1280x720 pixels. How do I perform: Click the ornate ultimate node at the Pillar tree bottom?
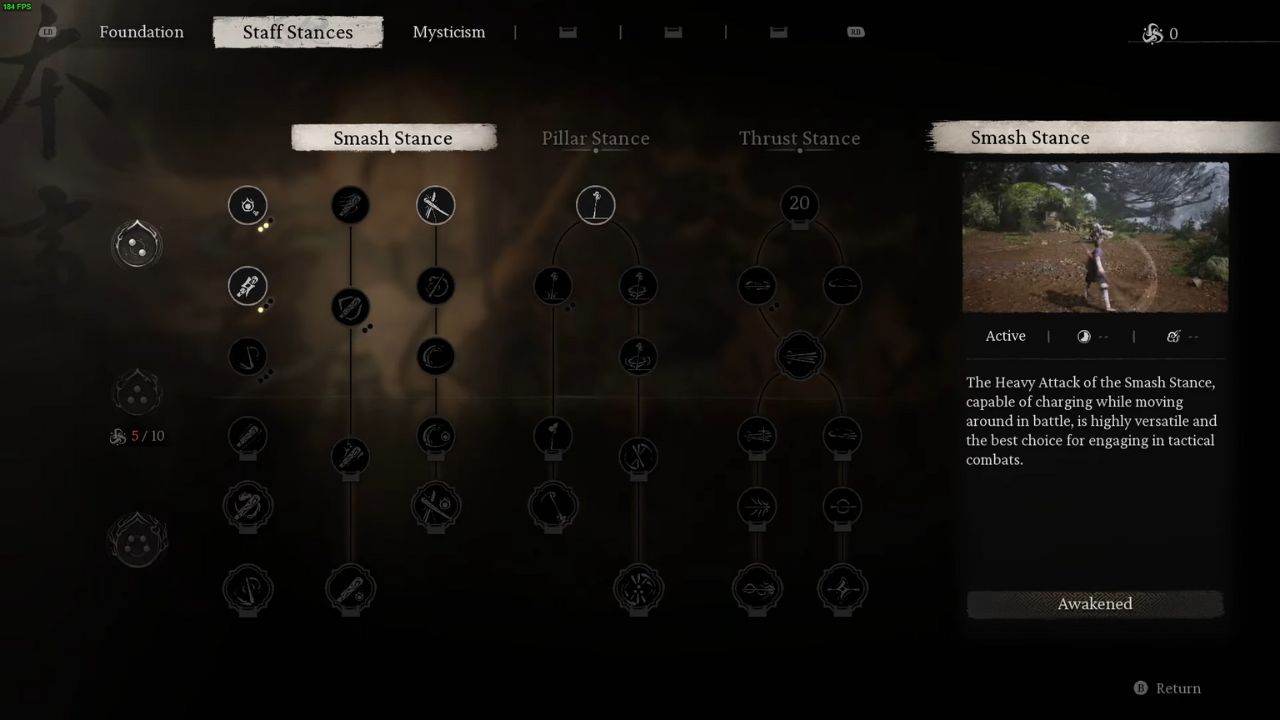(638, 589)
